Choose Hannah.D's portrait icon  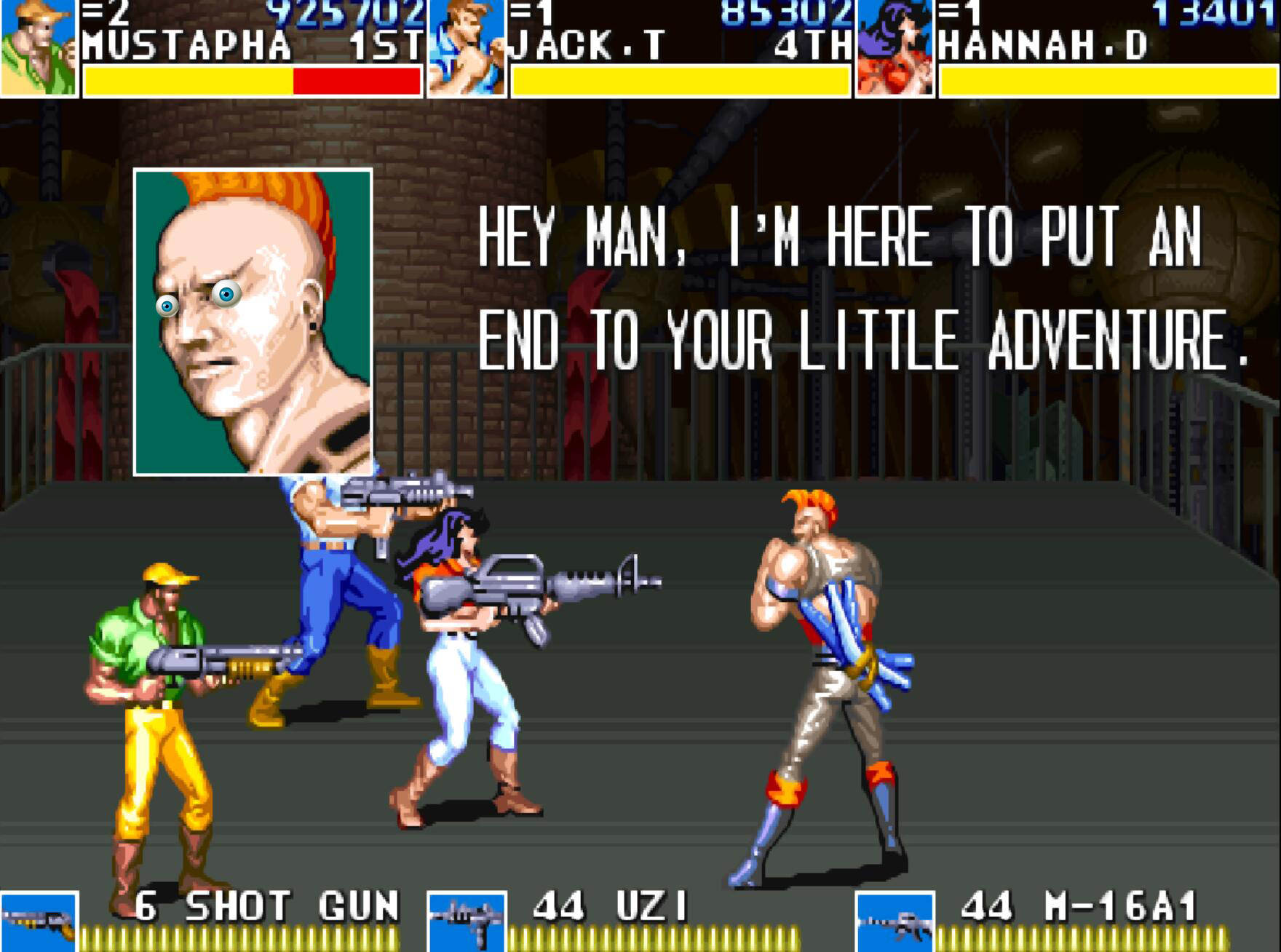895,48
